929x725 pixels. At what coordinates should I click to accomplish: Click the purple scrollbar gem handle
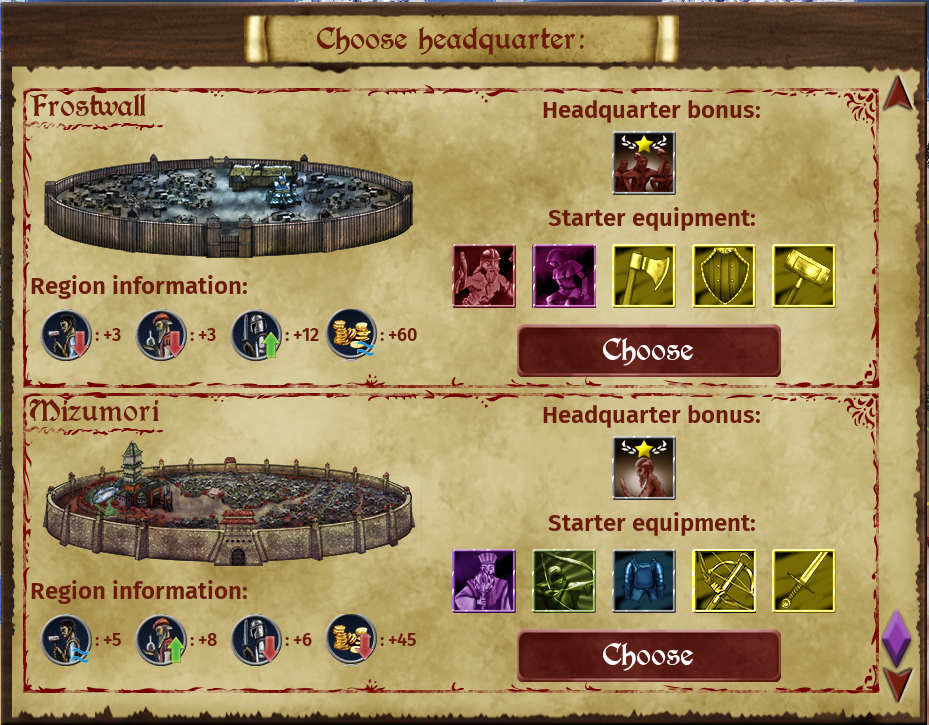point(896,637)
